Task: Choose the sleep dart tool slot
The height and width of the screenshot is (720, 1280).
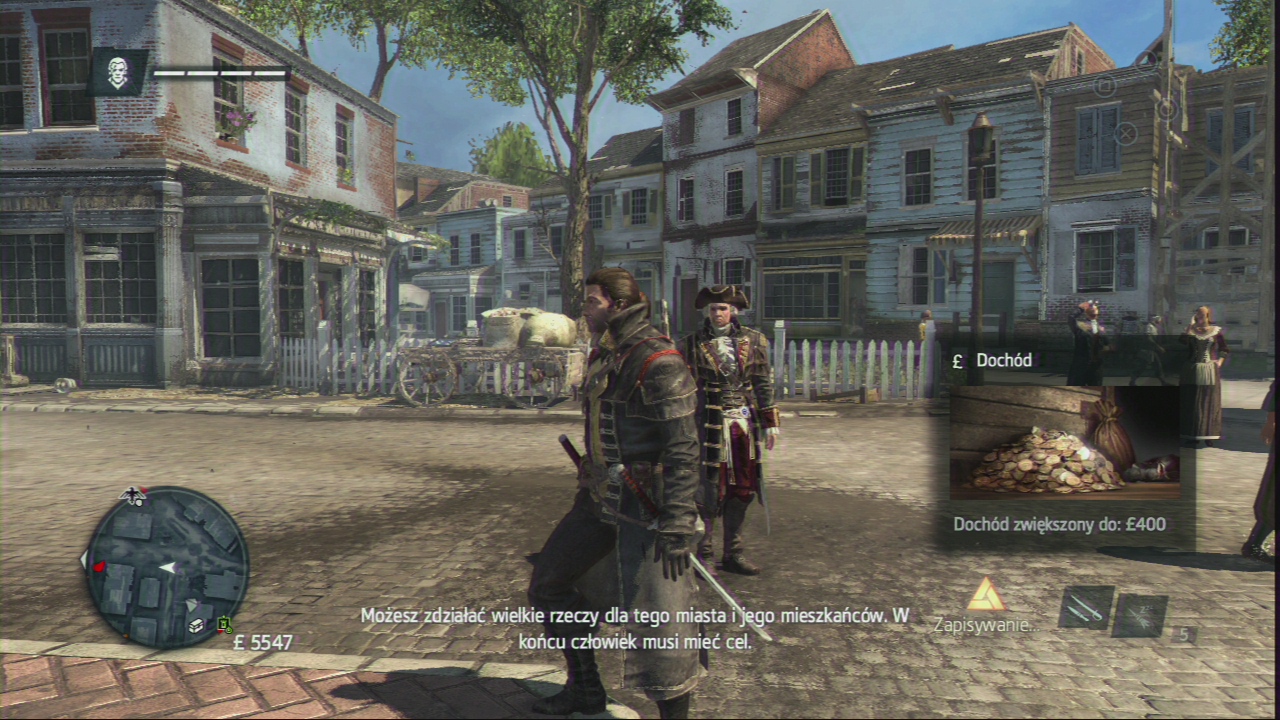Action: coord(1140,614)
